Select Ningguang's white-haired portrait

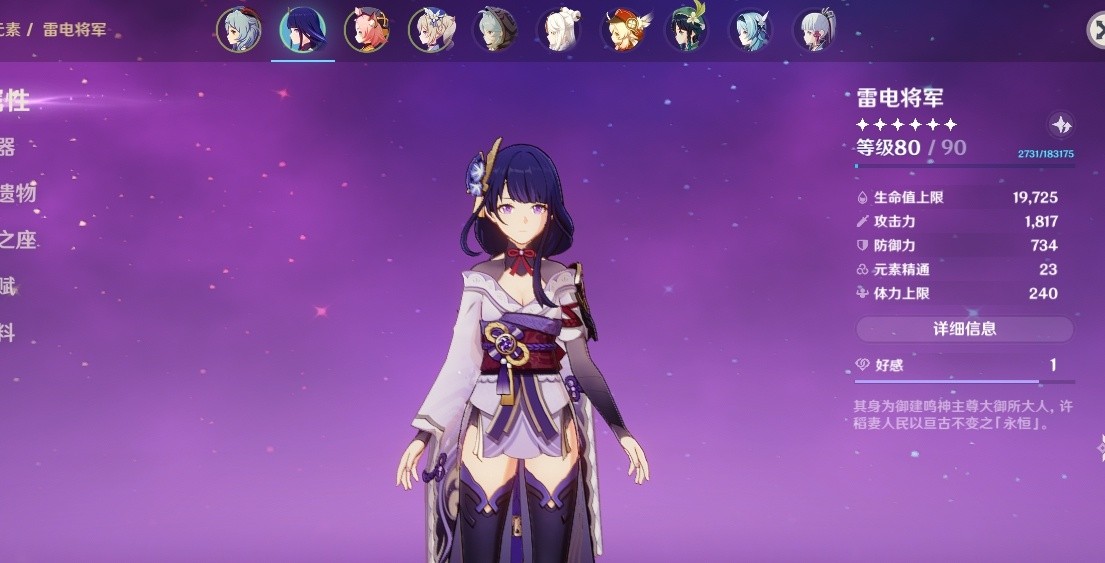point(559,30)
